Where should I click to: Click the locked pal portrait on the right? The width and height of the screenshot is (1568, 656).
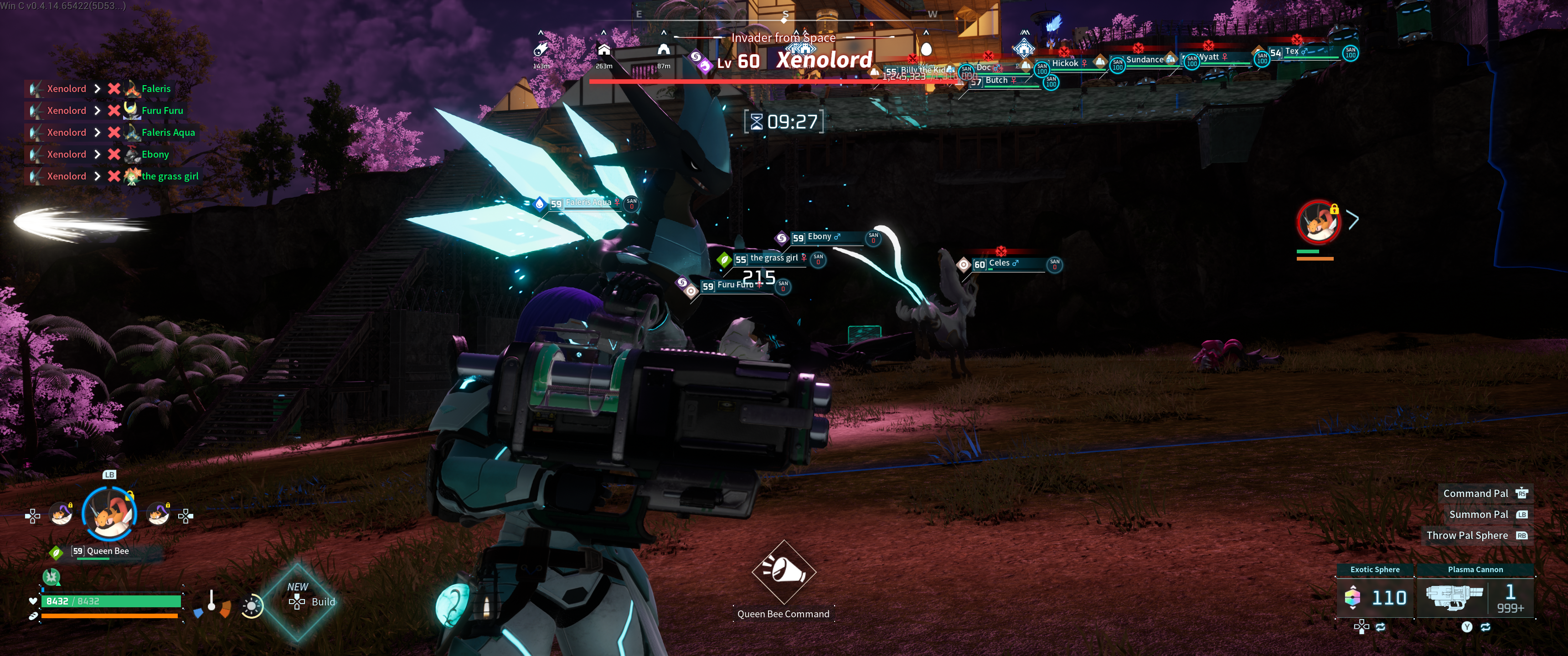point(1318,222)
